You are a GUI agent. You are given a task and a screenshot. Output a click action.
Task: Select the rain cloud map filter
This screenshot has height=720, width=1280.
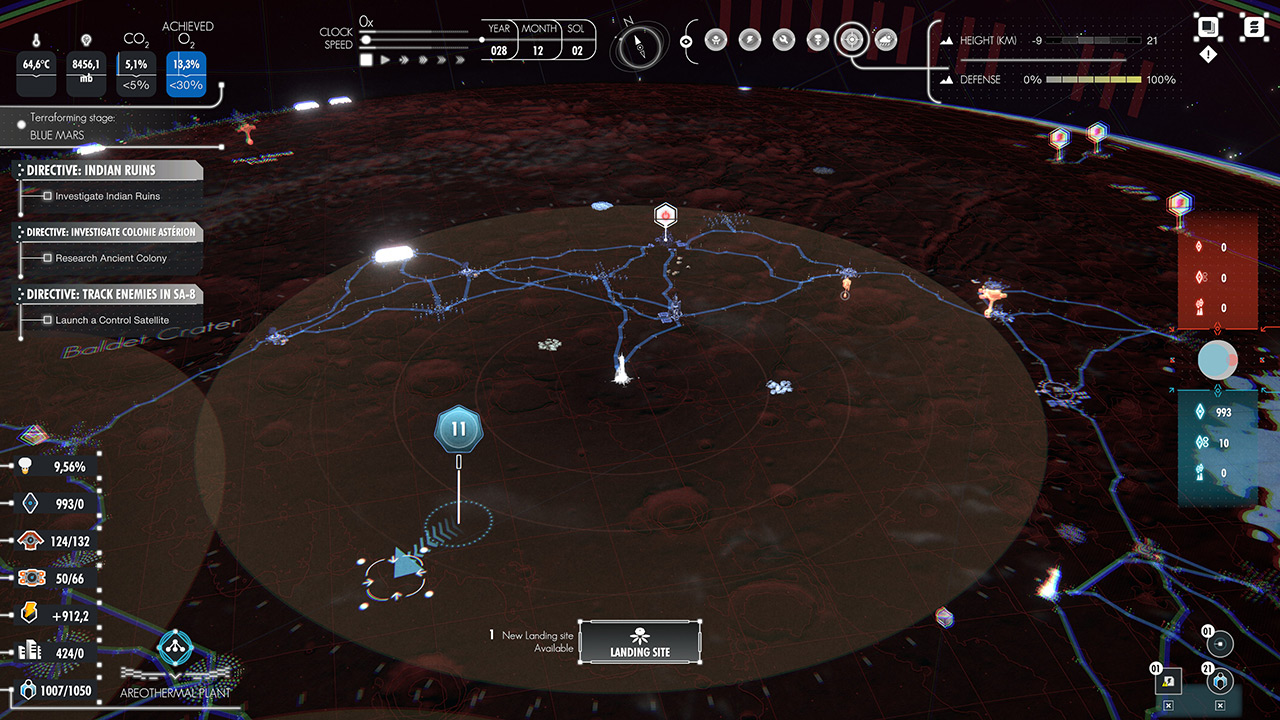[885, 40]
